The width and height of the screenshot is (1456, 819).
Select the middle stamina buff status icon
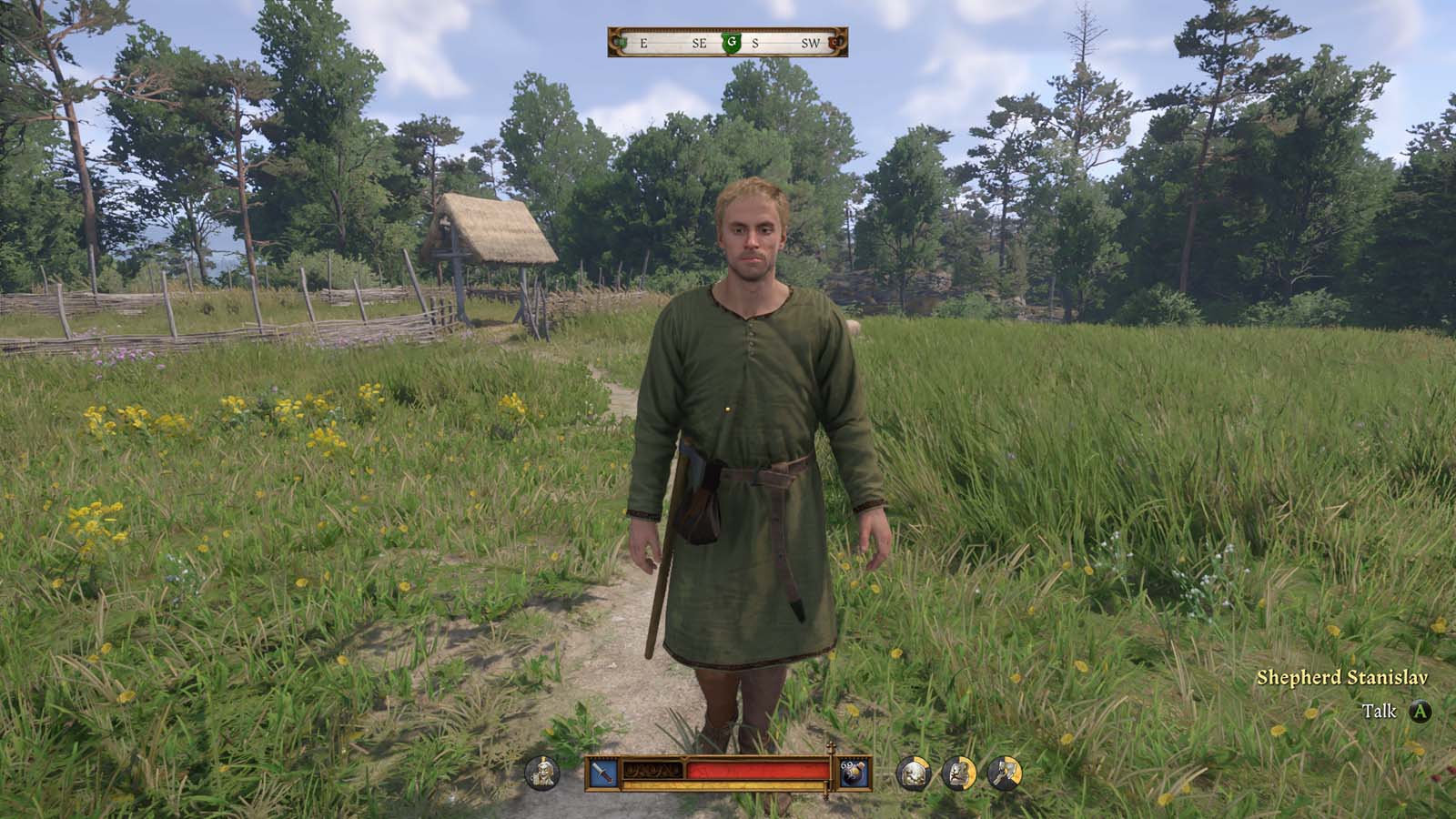(x=958, y=771)
